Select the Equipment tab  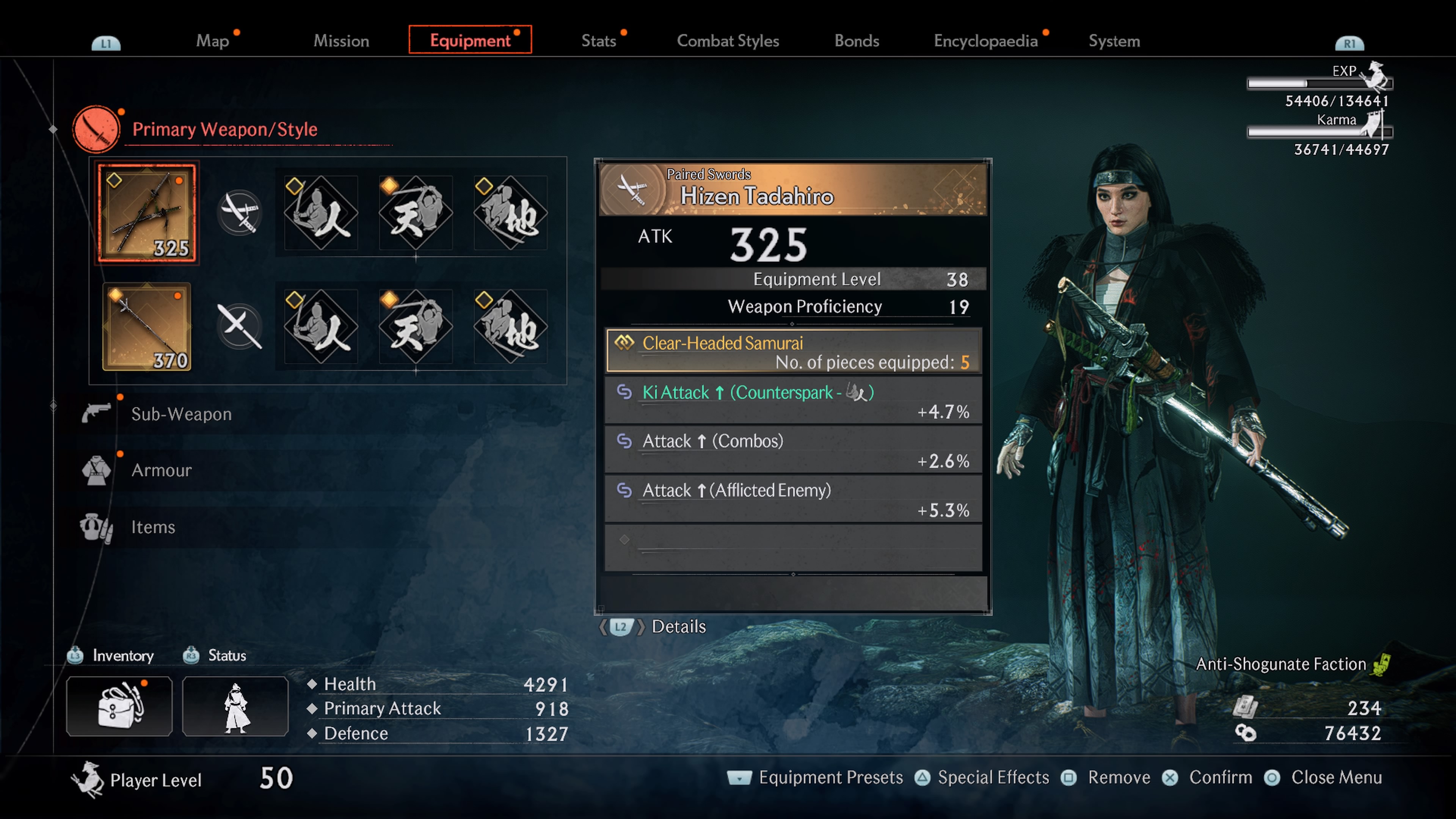(470, 40)
